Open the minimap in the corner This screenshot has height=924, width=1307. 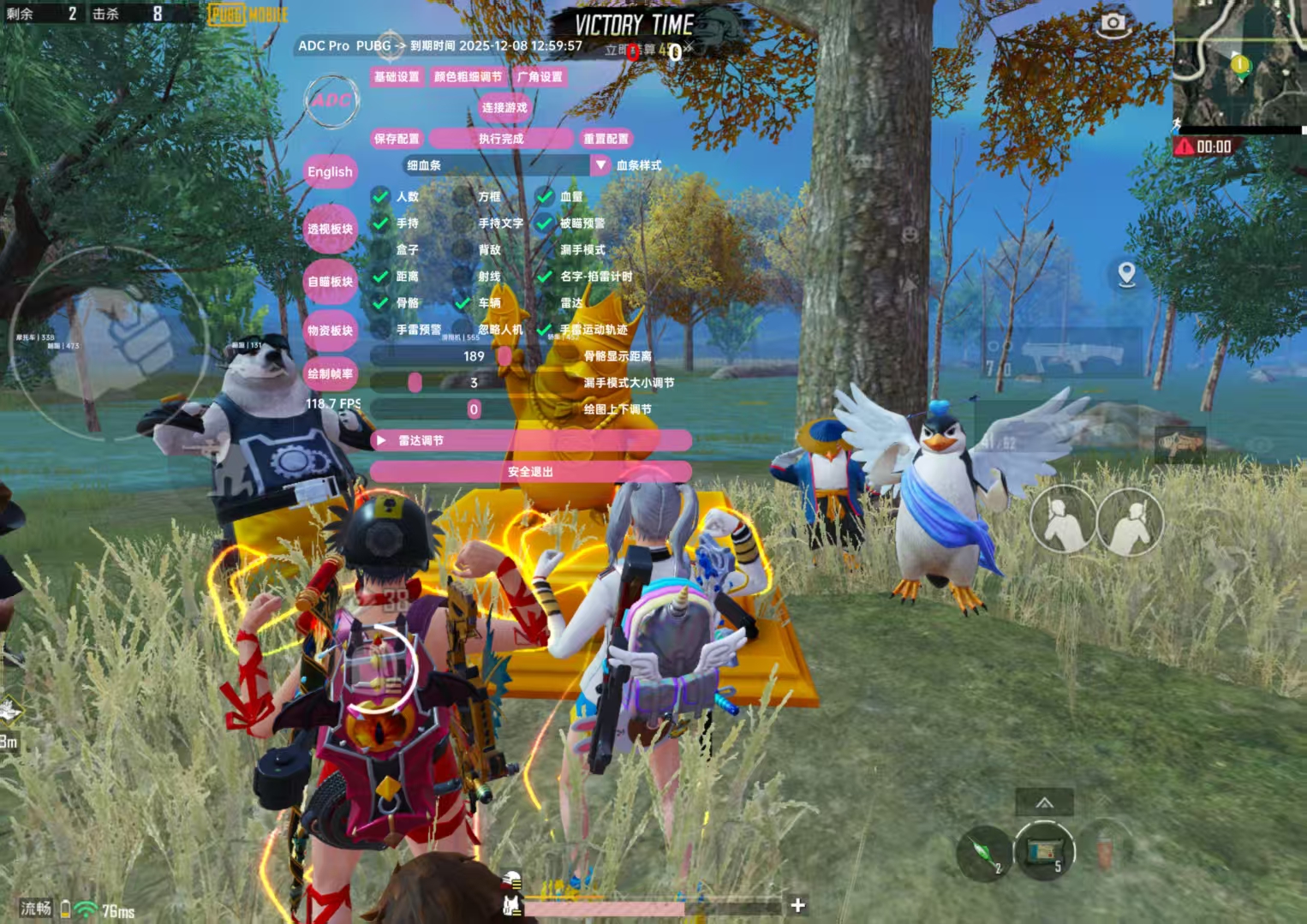pyautogui.click(x=1238, y=63)
